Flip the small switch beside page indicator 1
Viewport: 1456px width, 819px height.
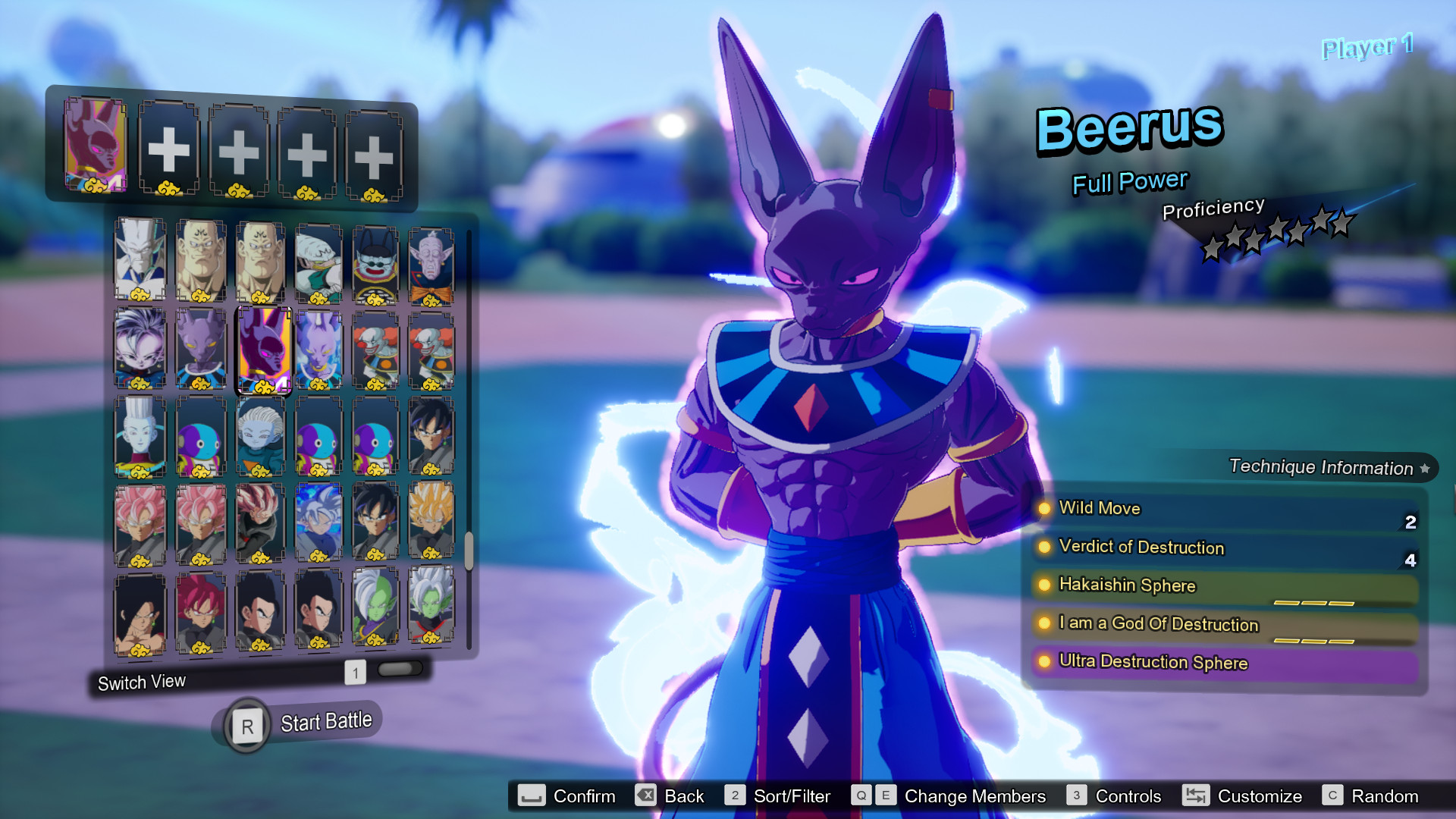(x=400, y=668)
